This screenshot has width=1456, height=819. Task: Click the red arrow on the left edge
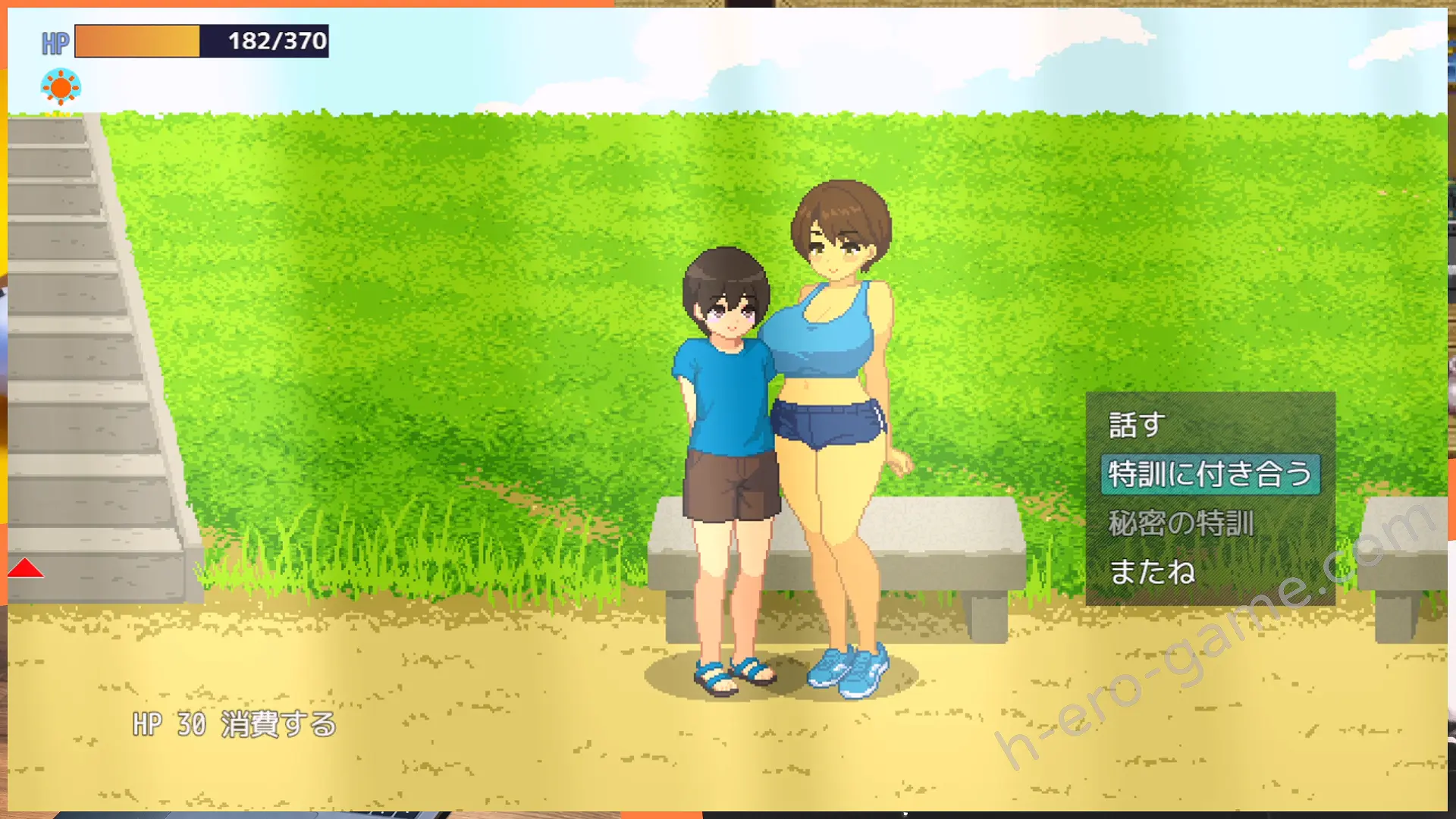tap(25, 569)
